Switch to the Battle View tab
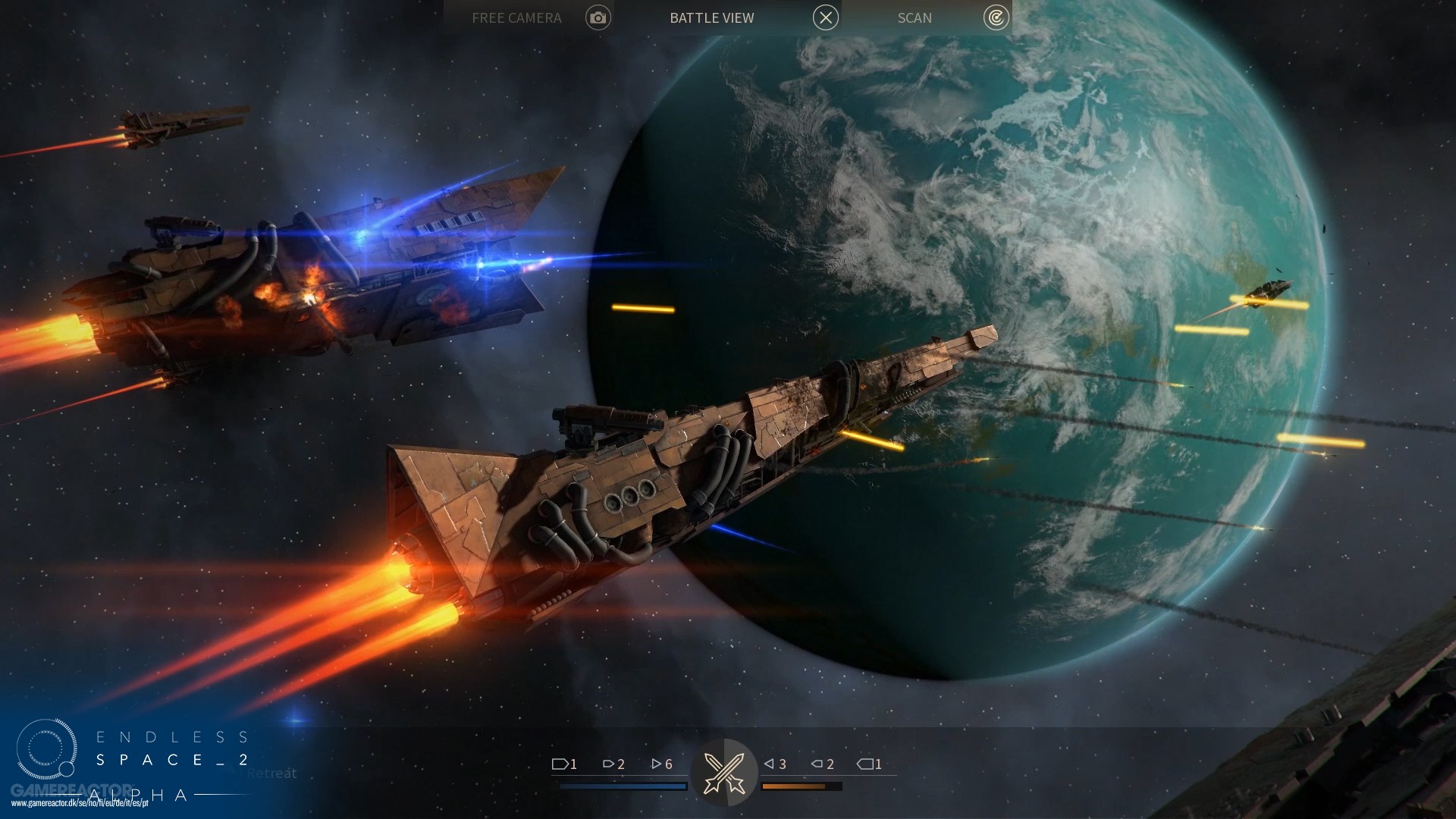This screenshot has height=819, width=1456. (x=711, y=17)
